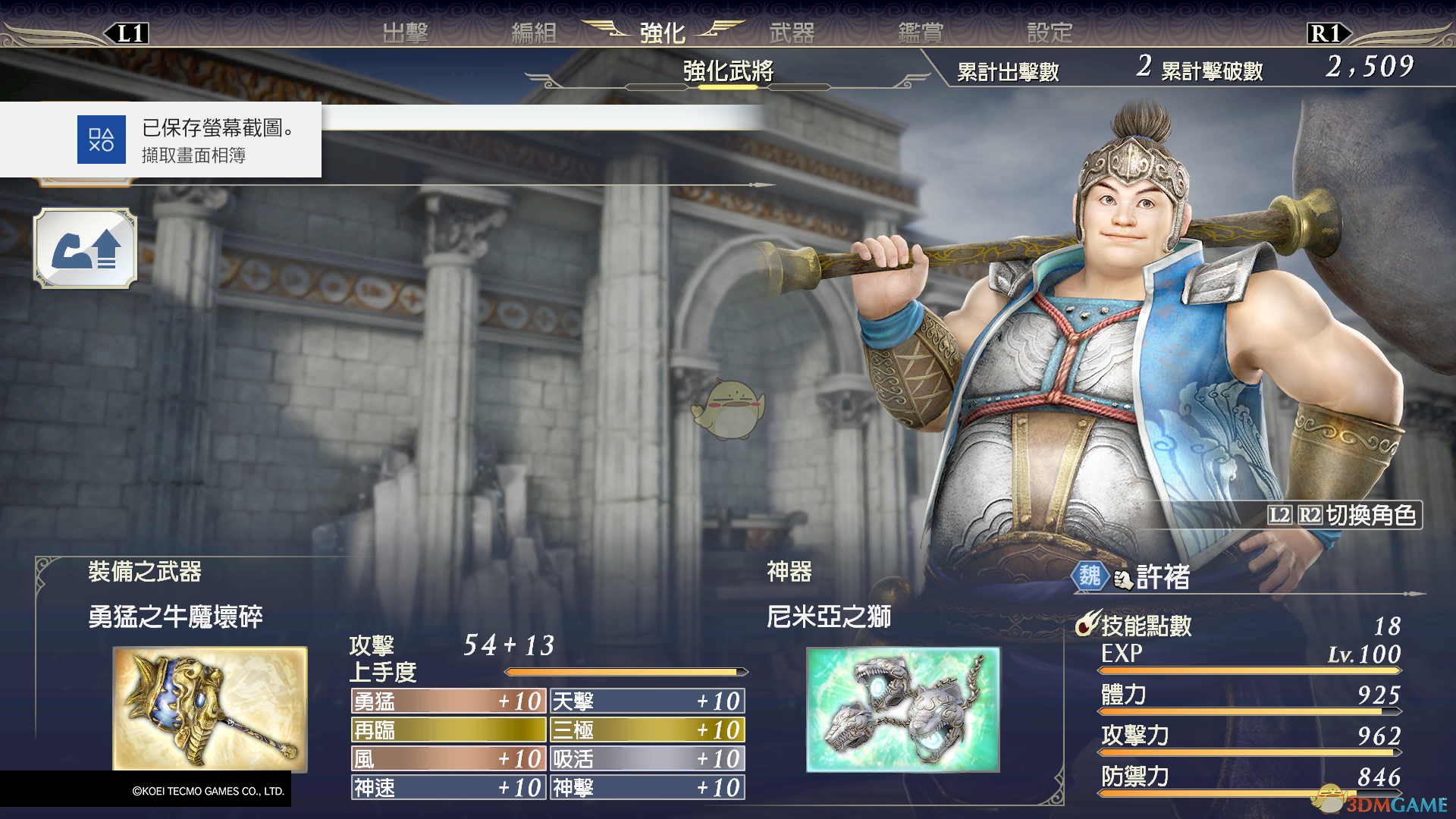Choose the 三極 attribute row
The image size is (1456, 819).
[648, 730]
